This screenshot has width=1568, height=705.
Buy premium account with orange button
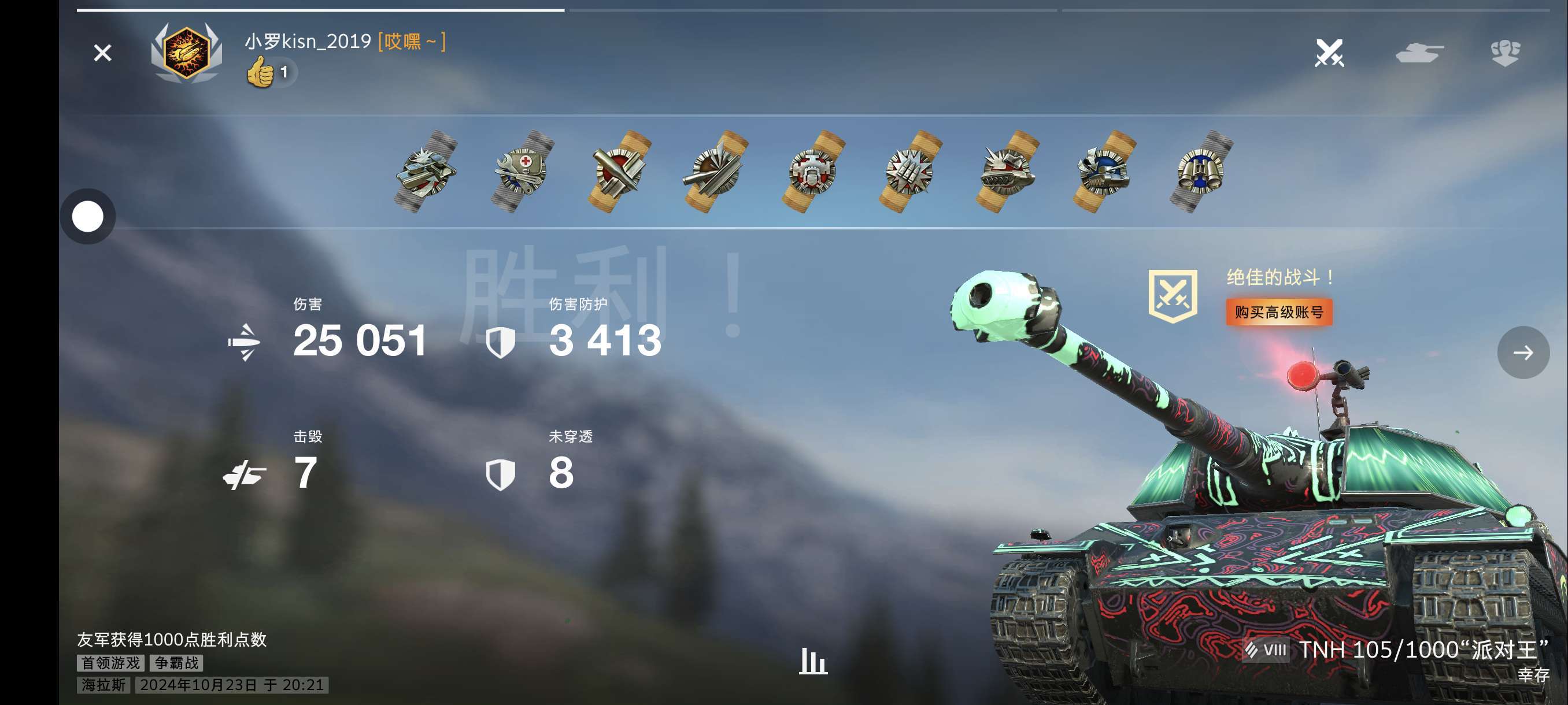point(1278,312)
